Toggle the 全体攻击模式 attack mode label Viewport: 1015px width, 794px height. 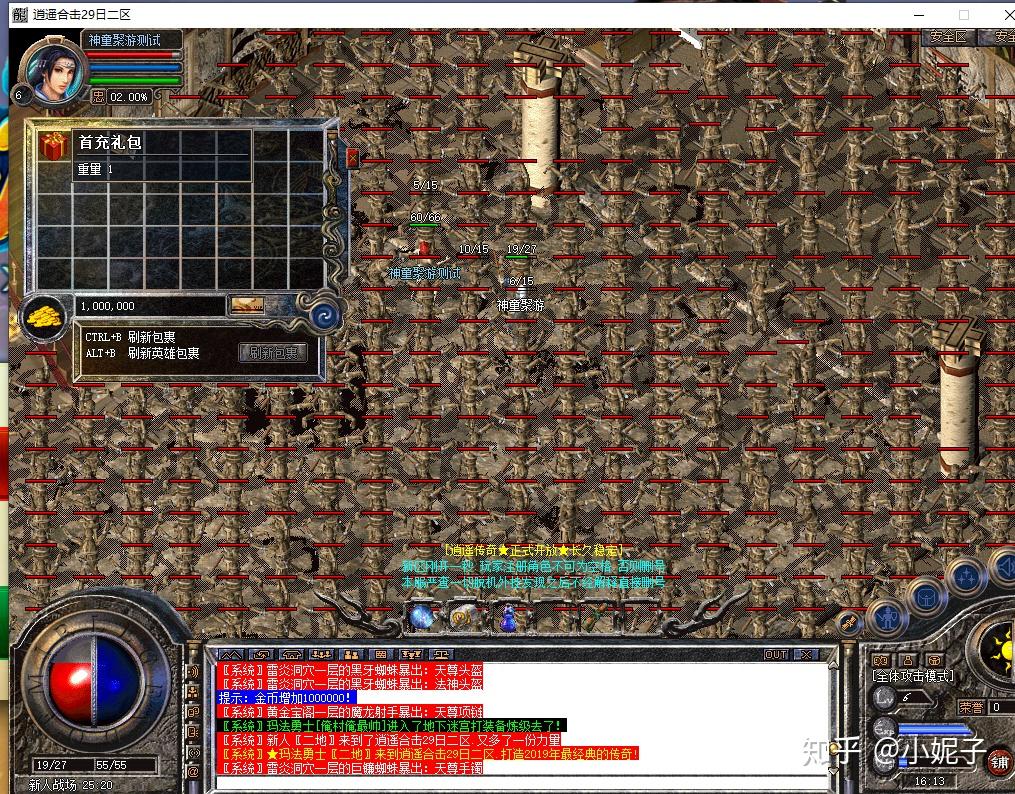913,677
